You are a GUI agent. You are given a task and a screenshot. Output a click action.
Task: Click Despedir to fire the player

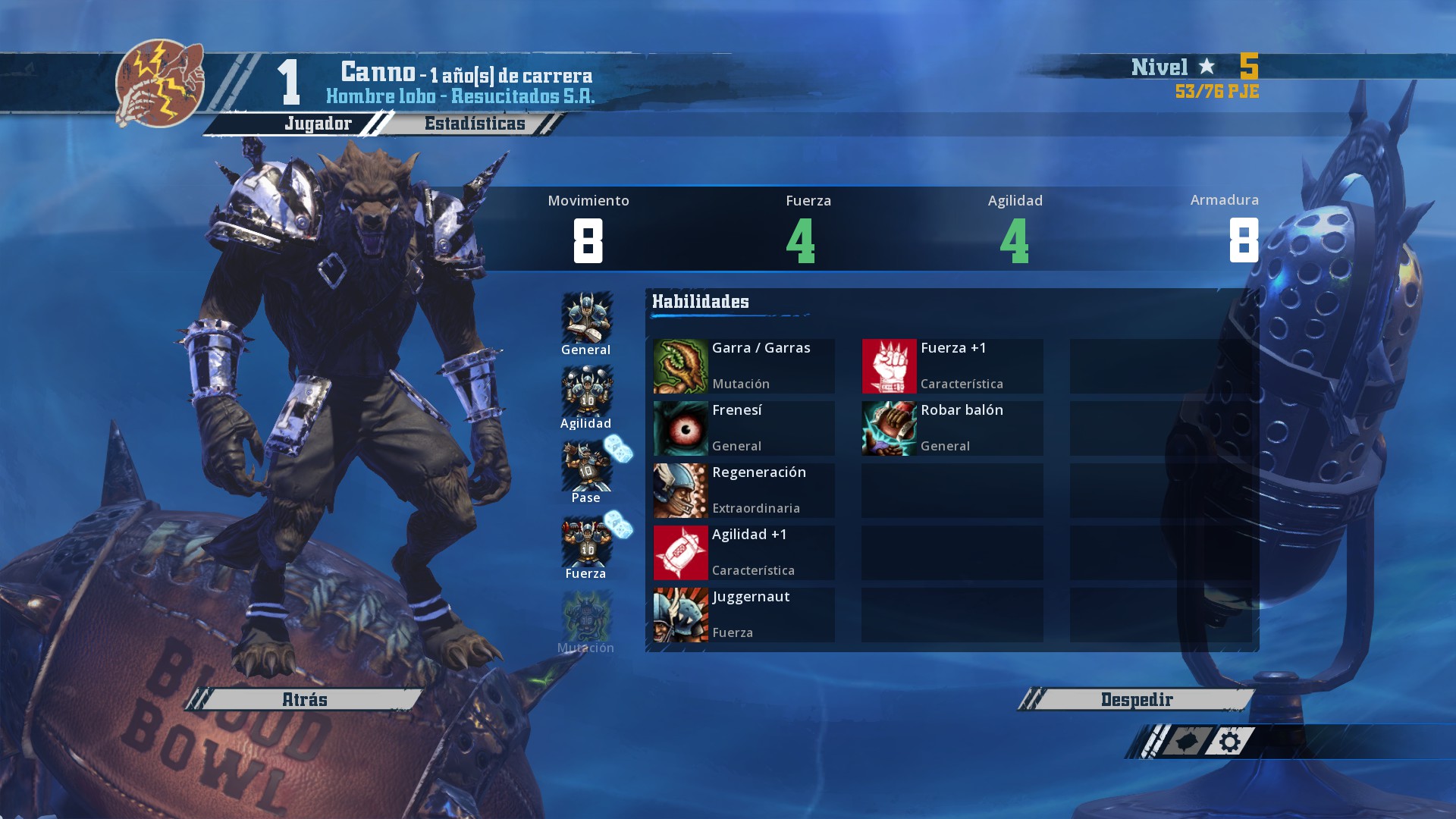coord(1136,699)
